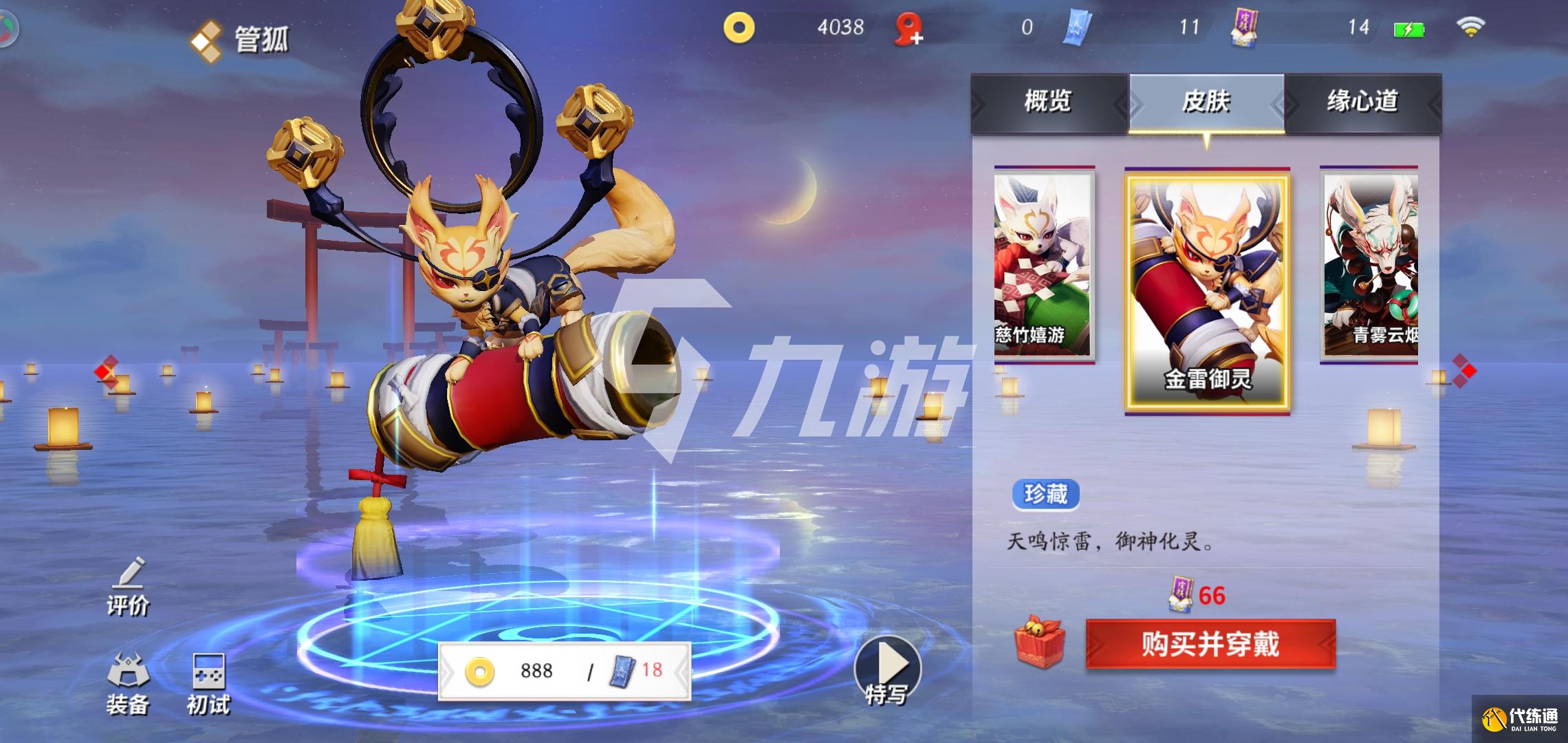Switch to the 概览 overview tab
Screen dimensions: 1568x743
(x=1047, y=102)
